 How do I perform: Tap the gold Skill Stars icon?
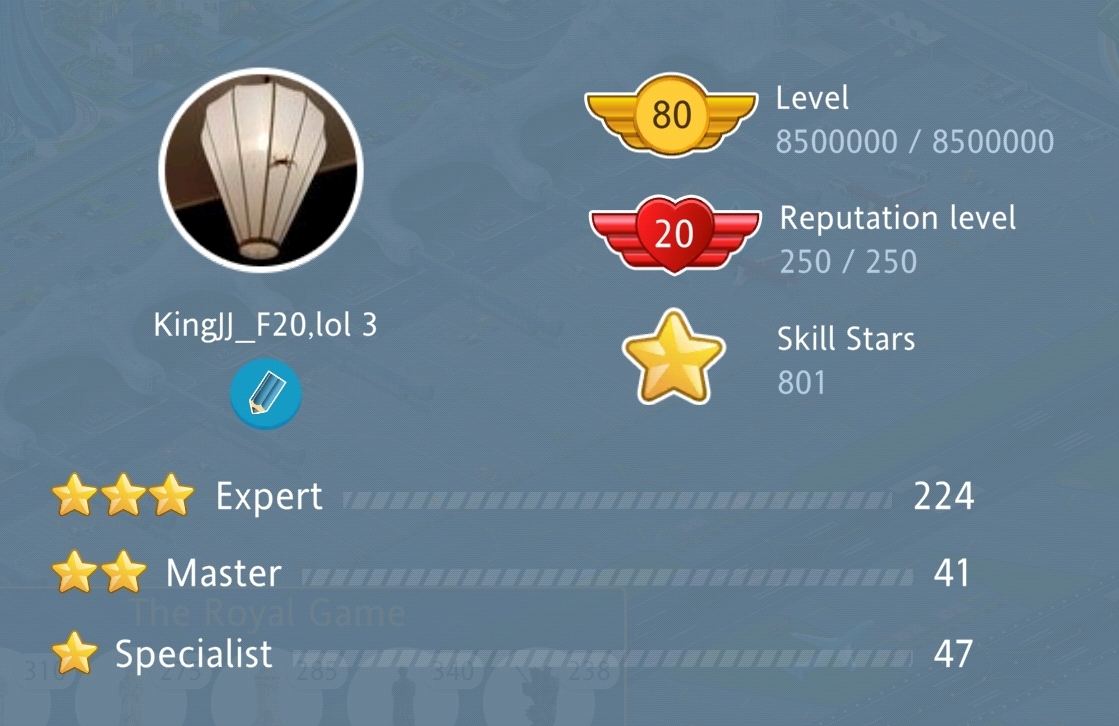point(673,358)
